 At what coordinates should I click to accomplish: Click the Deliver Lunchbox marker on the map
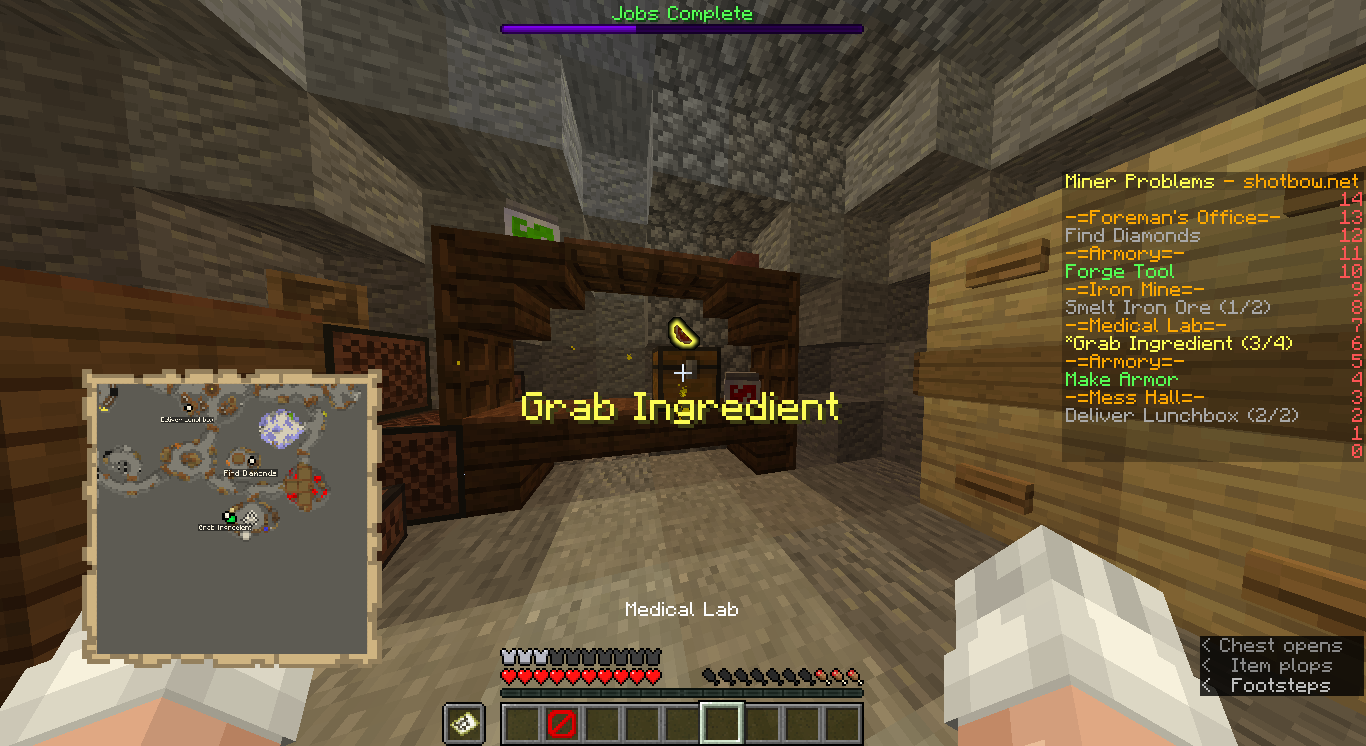tap(187, 407)
